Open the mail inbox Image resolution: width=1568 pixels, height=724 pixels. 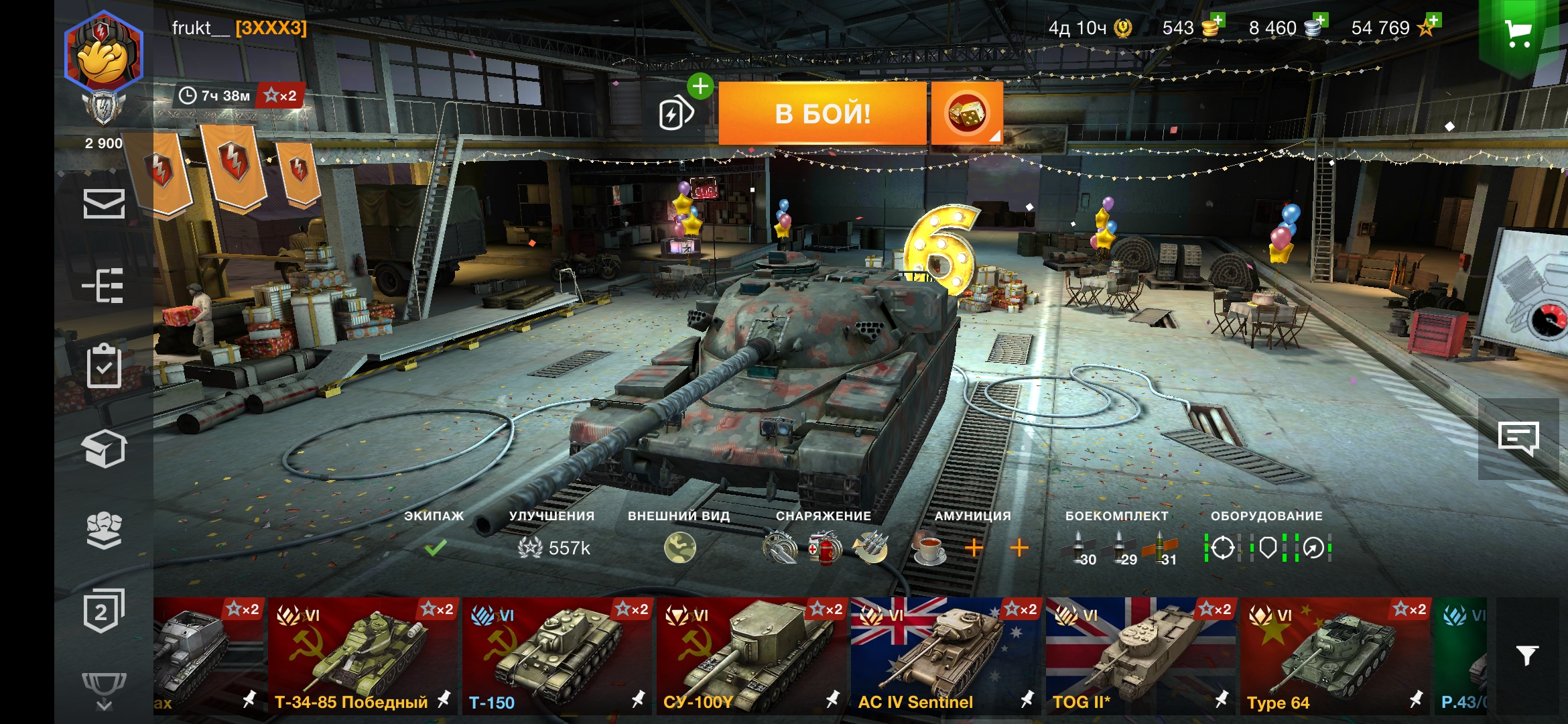click(104, 204)
